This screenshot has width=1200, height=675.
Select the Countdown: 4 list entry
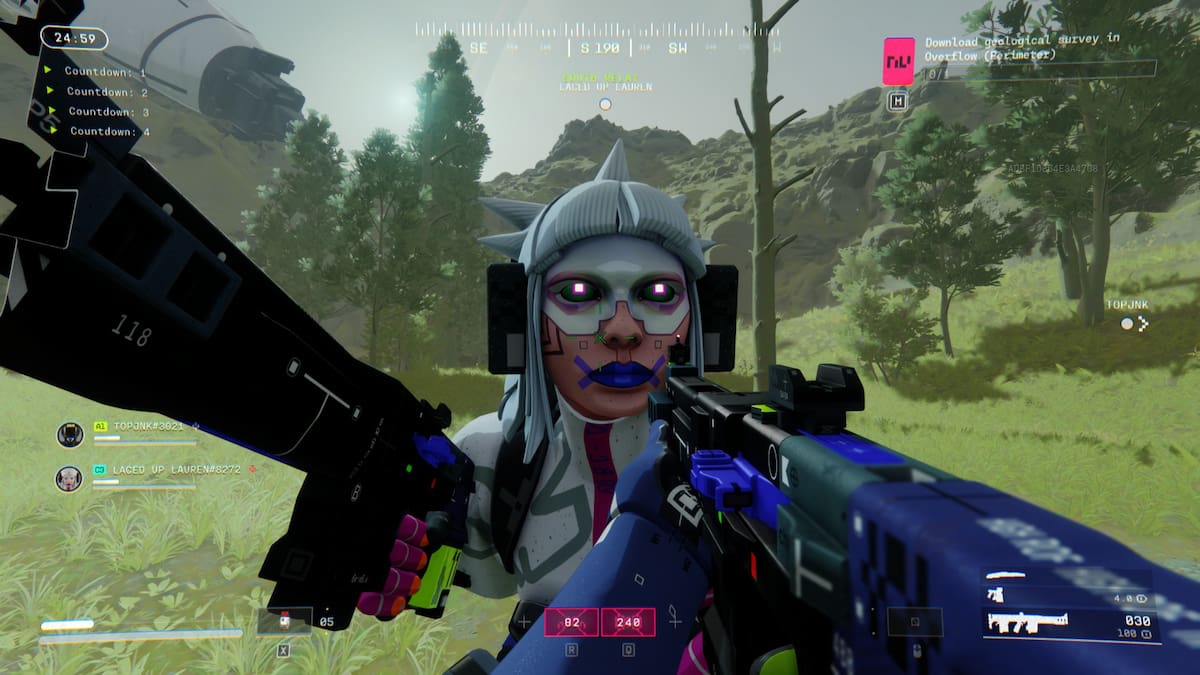pyautogui.click(x=108, y=131)
